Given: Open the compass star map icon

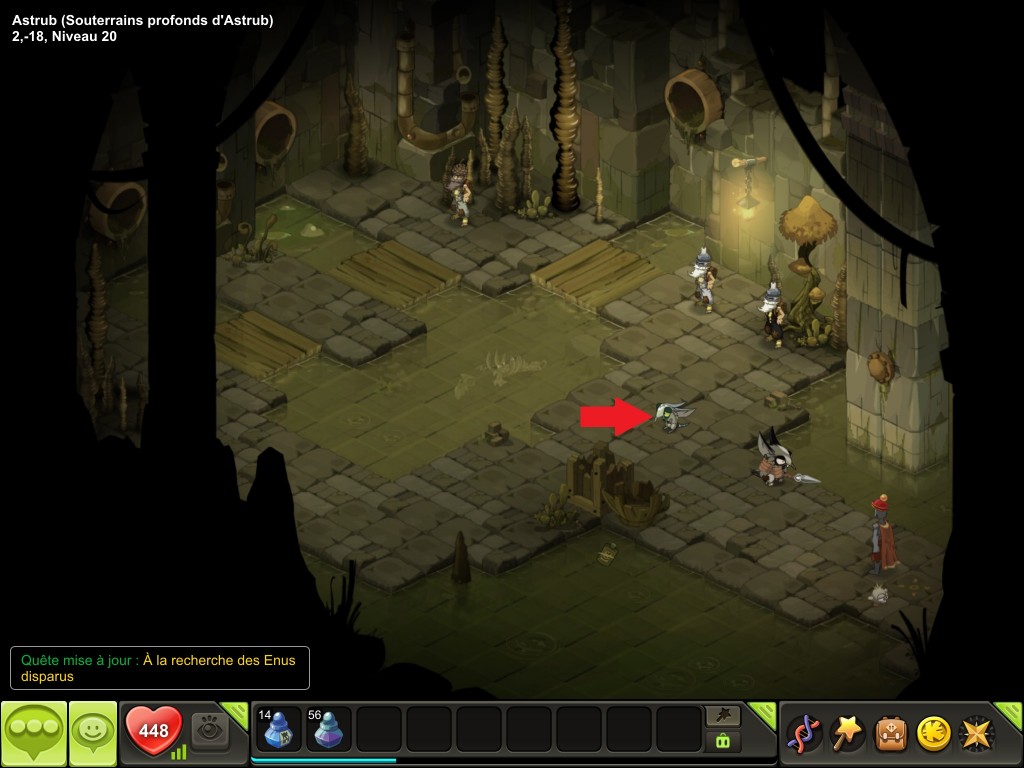Looking at the screenshot, I should [977, 733].
